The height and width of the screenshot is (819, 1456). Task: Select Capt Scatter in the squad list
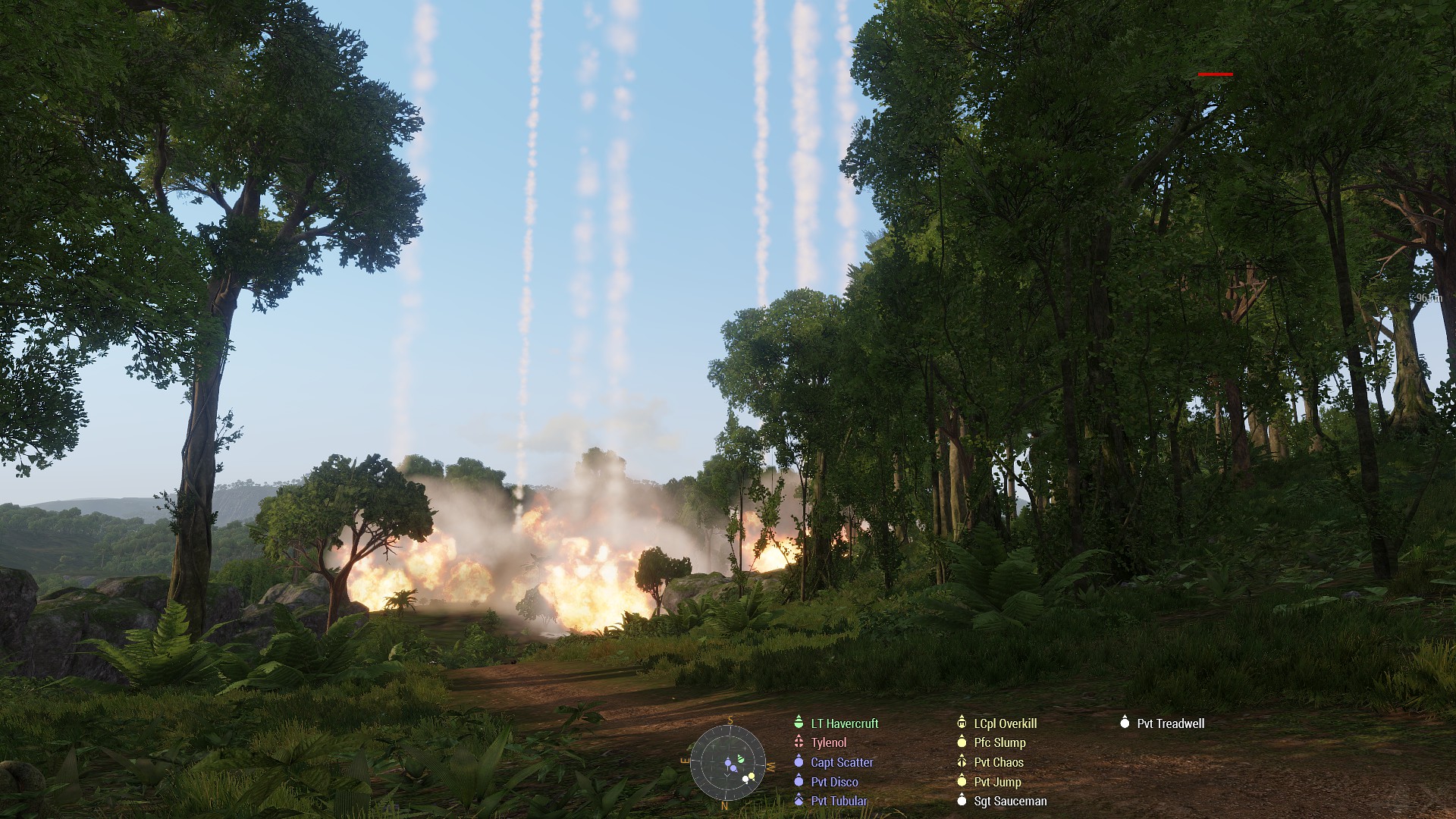tap(842, 763)
